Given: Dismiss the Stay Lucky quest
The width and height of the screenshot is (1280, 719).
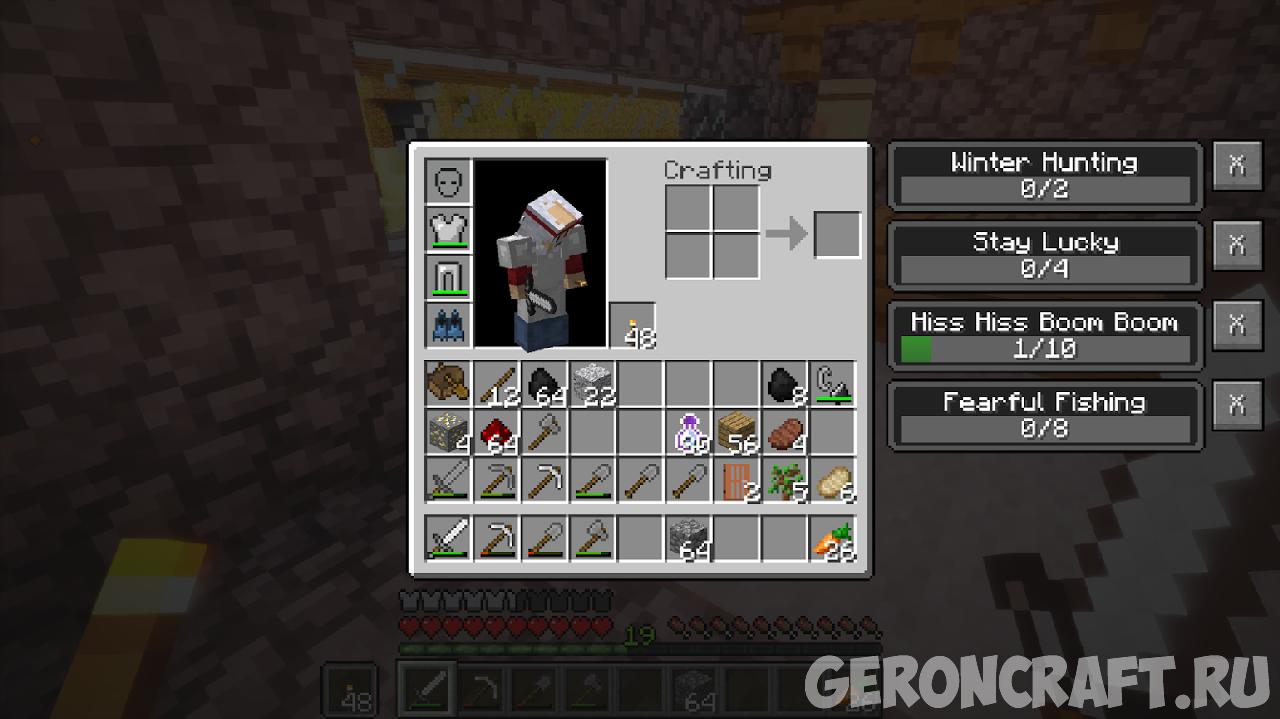Looking at the screenshot, I should (x=1237, y=245).
